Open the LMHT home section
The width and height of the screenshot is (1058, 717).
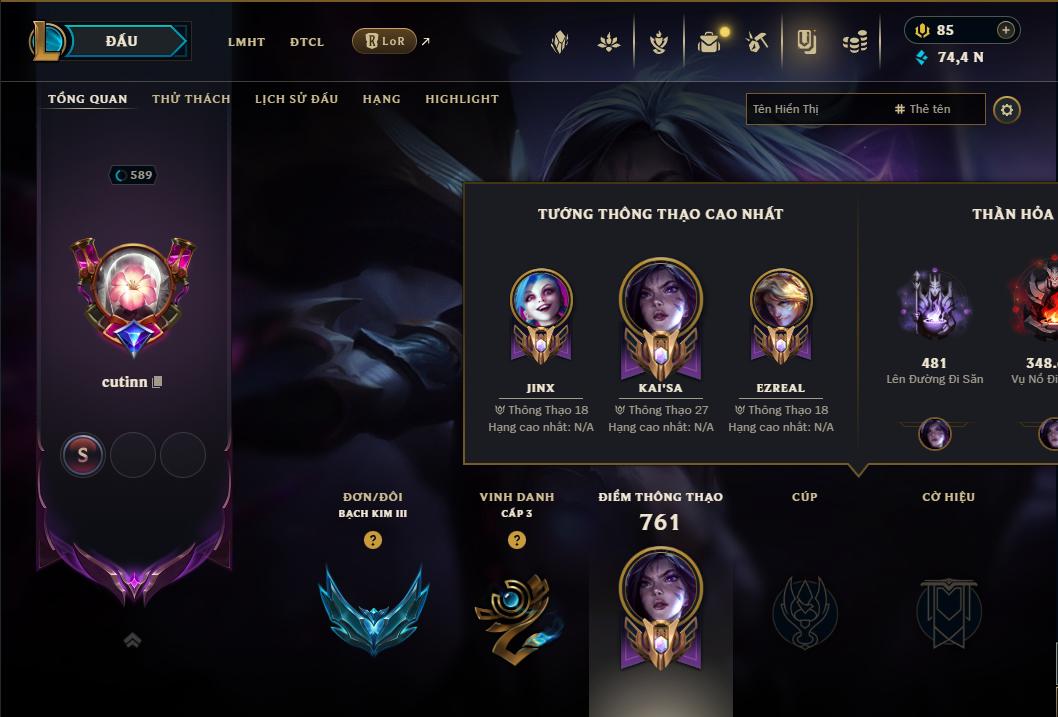[x=246, y=42]
